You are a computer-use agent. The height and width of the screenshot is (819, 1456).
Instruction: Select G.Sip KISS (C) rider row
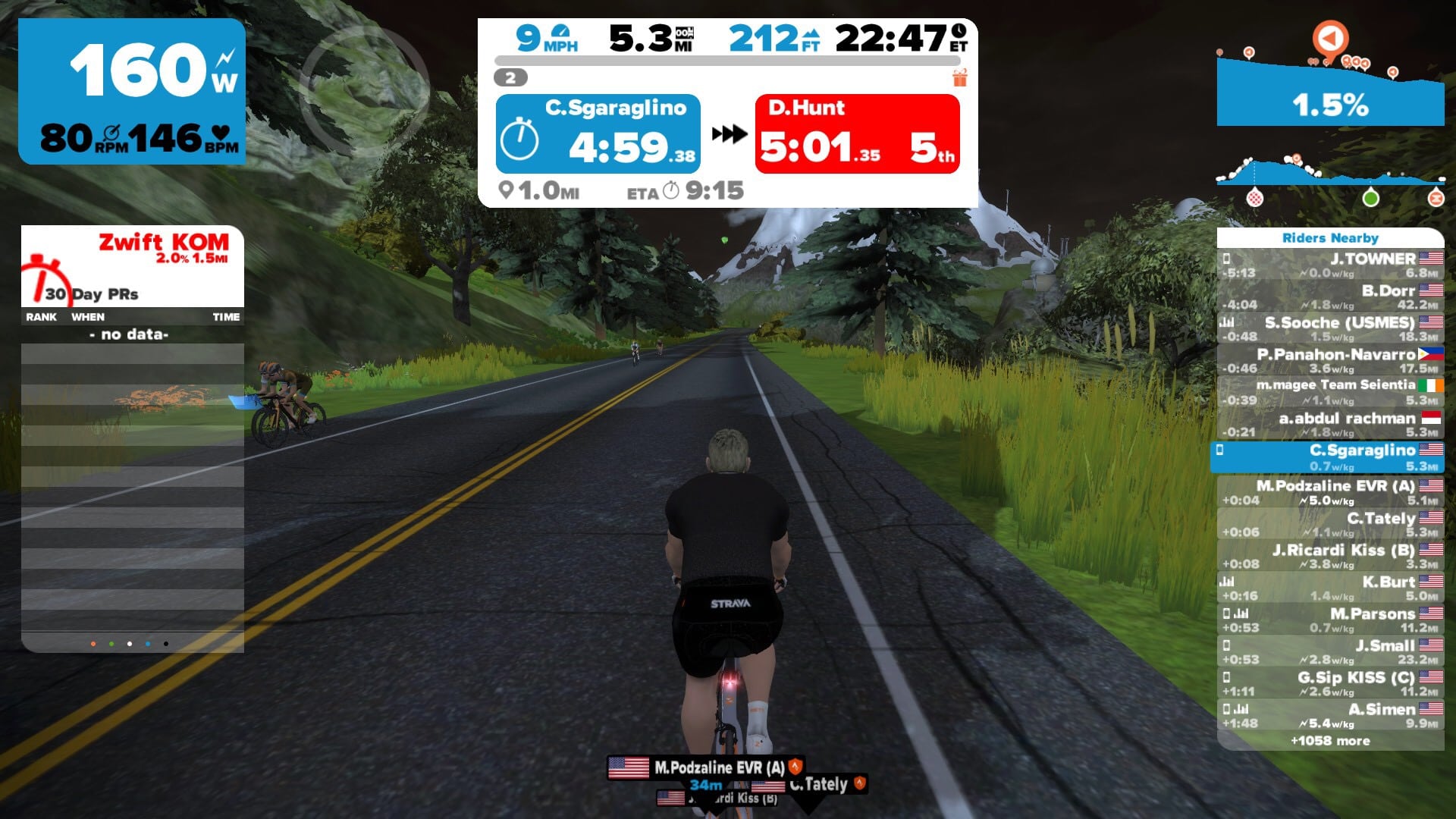pyautogui.click(x=1330, y=683)
